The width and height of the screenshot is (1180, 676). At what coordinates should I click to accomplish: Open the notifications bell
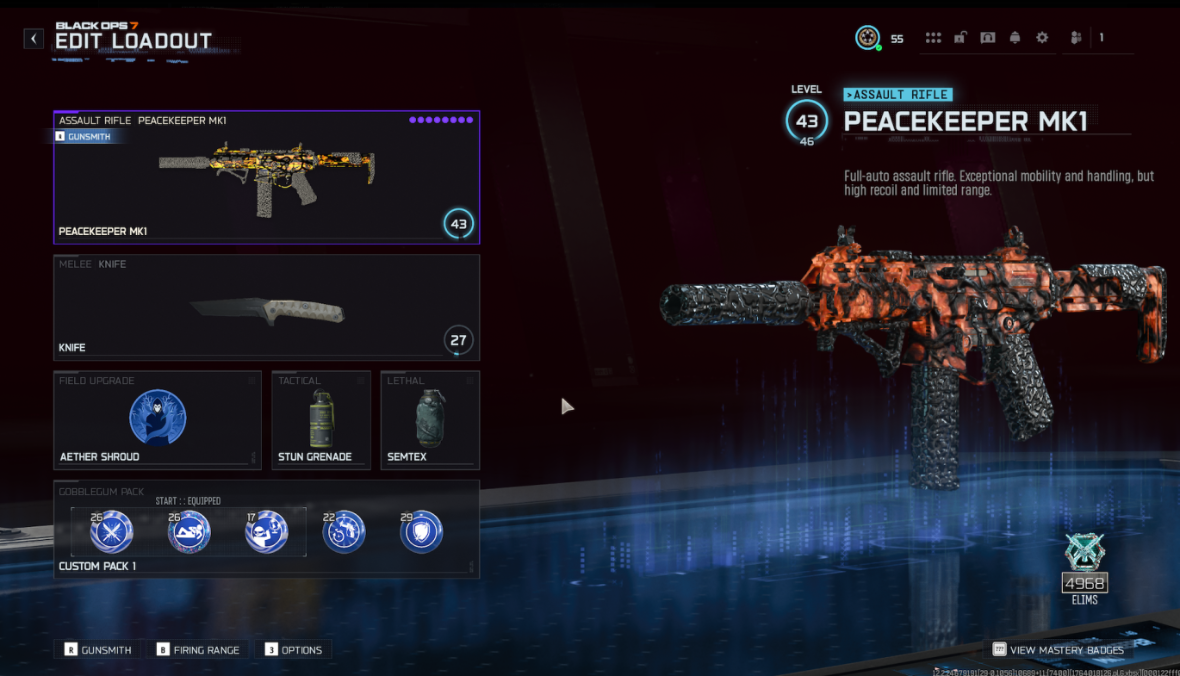coord(1015,38)
